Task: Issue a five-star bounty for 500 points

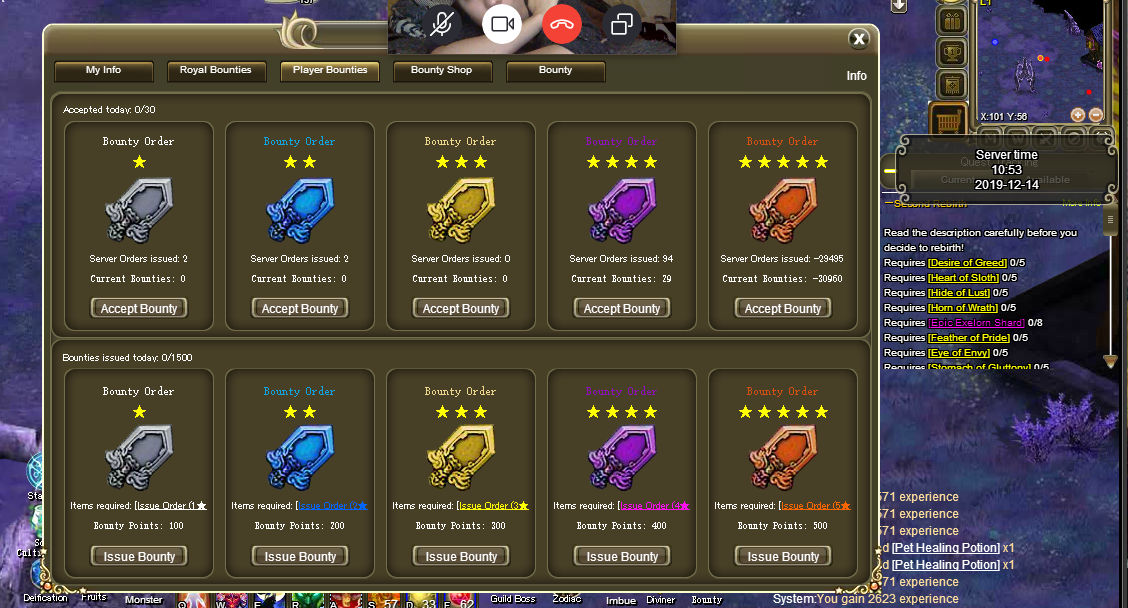Action: click(x=782, y=556)
